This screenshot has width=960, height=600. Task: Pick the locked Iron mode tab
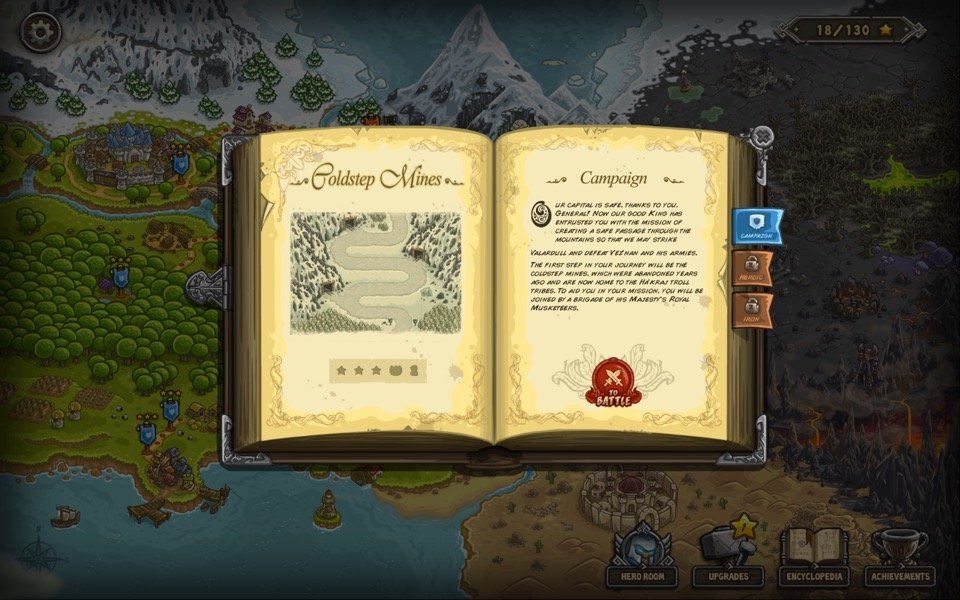coord(752,311)
